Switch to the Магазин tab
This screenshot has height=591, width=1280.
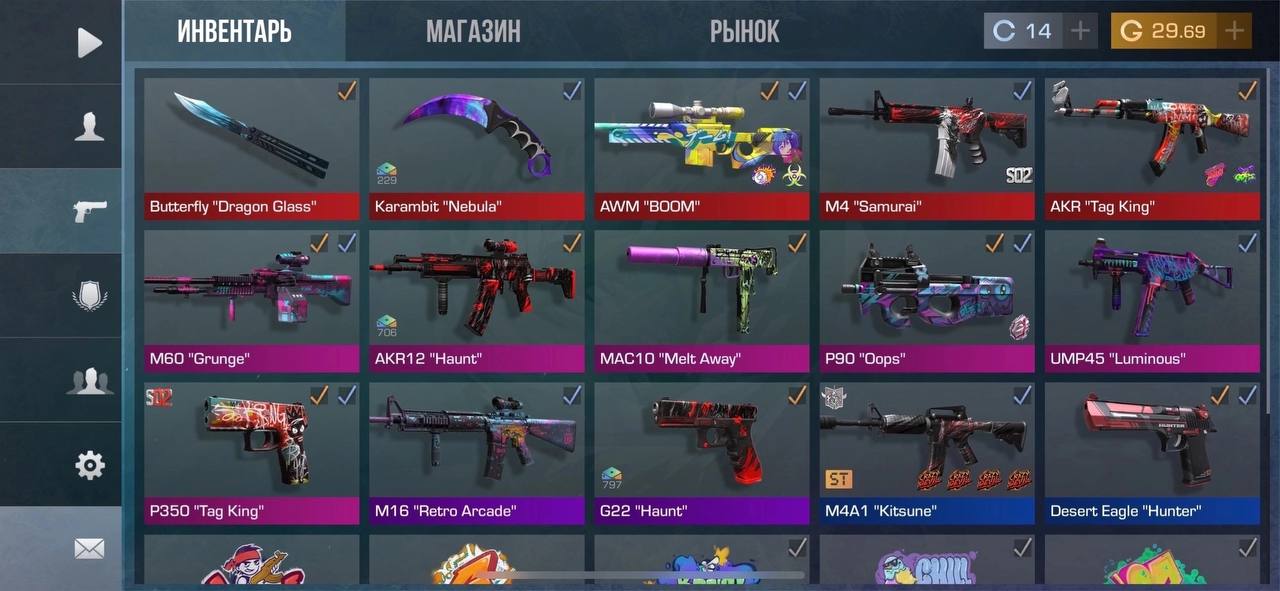[473, 32]
